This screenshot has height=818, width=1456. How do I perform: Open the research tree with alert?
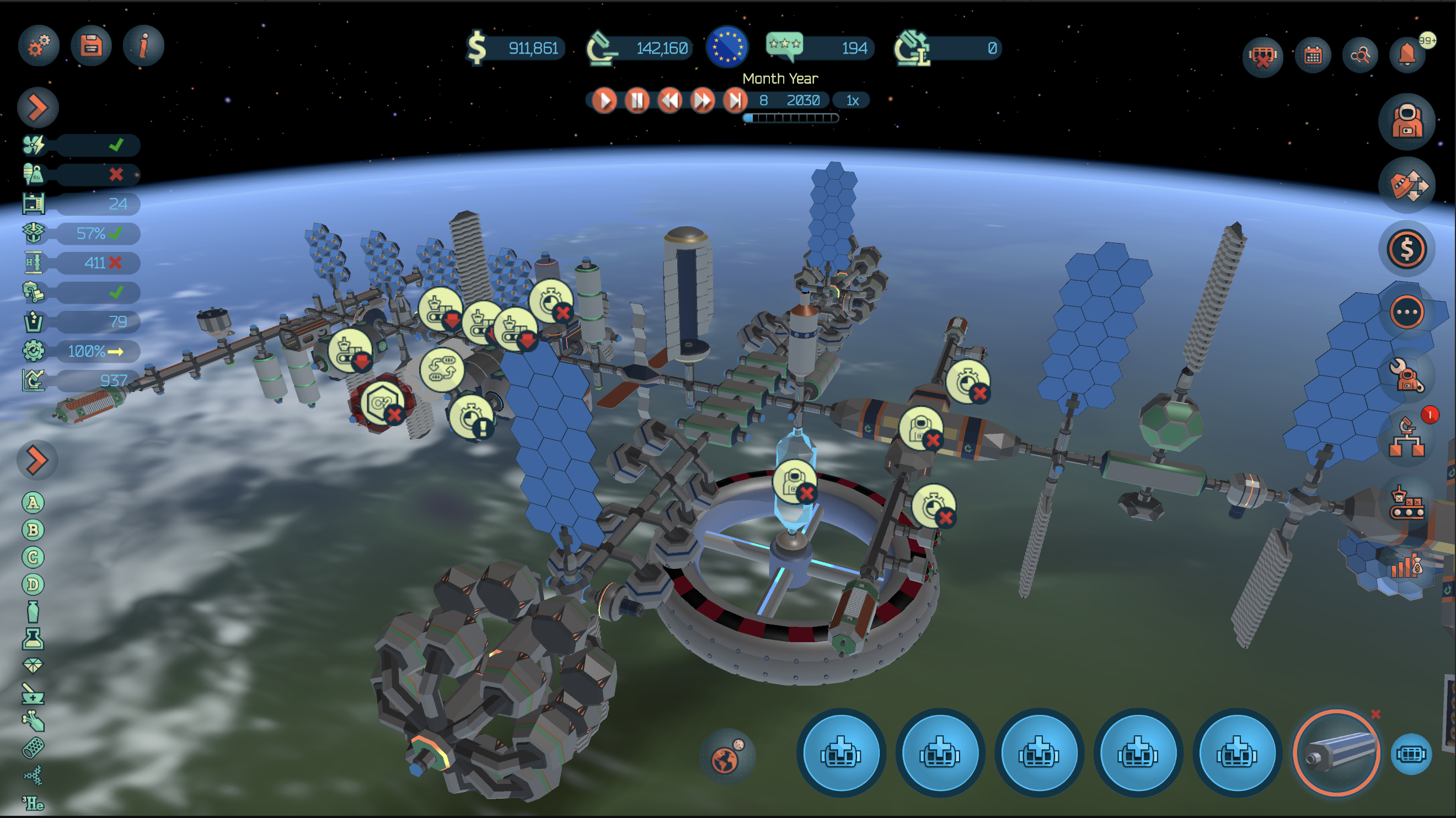(x=1406, y=438)
